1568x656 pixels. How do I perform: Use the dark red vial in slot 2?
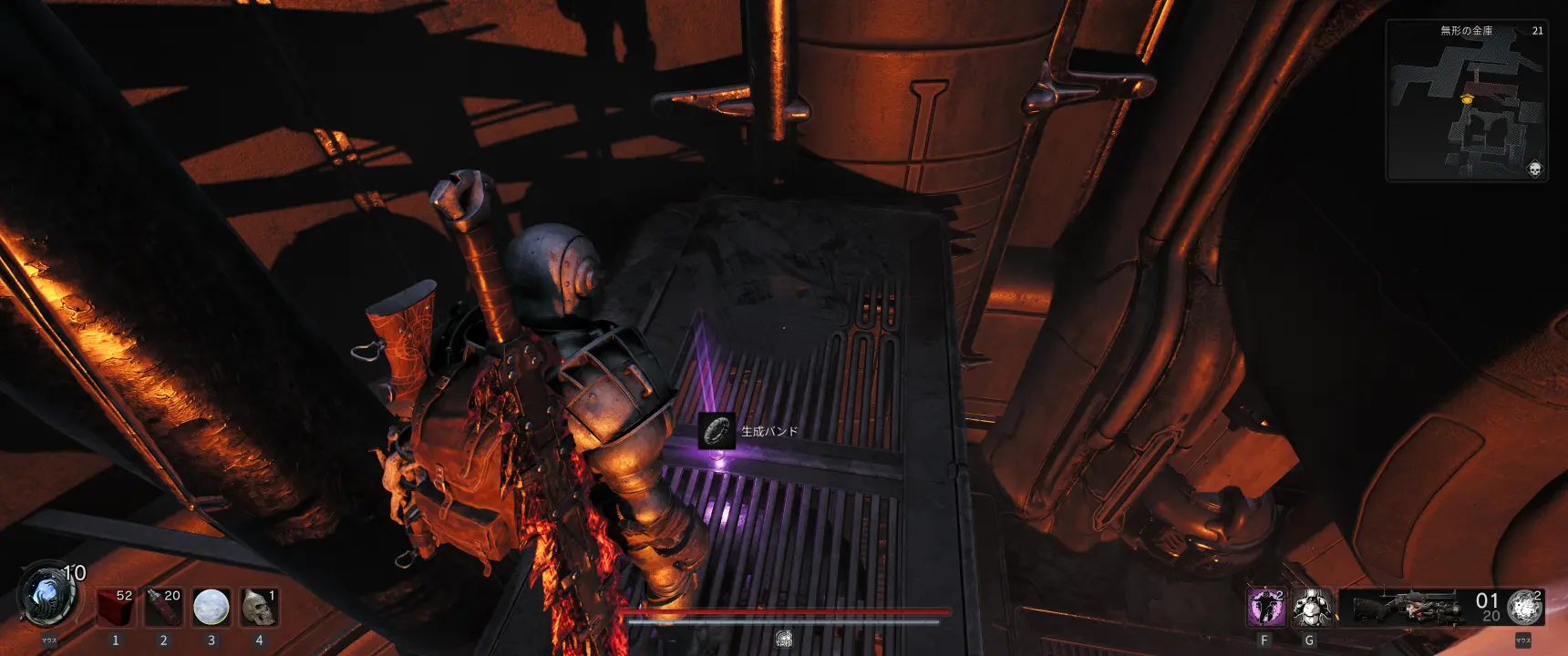coord(164,608)
